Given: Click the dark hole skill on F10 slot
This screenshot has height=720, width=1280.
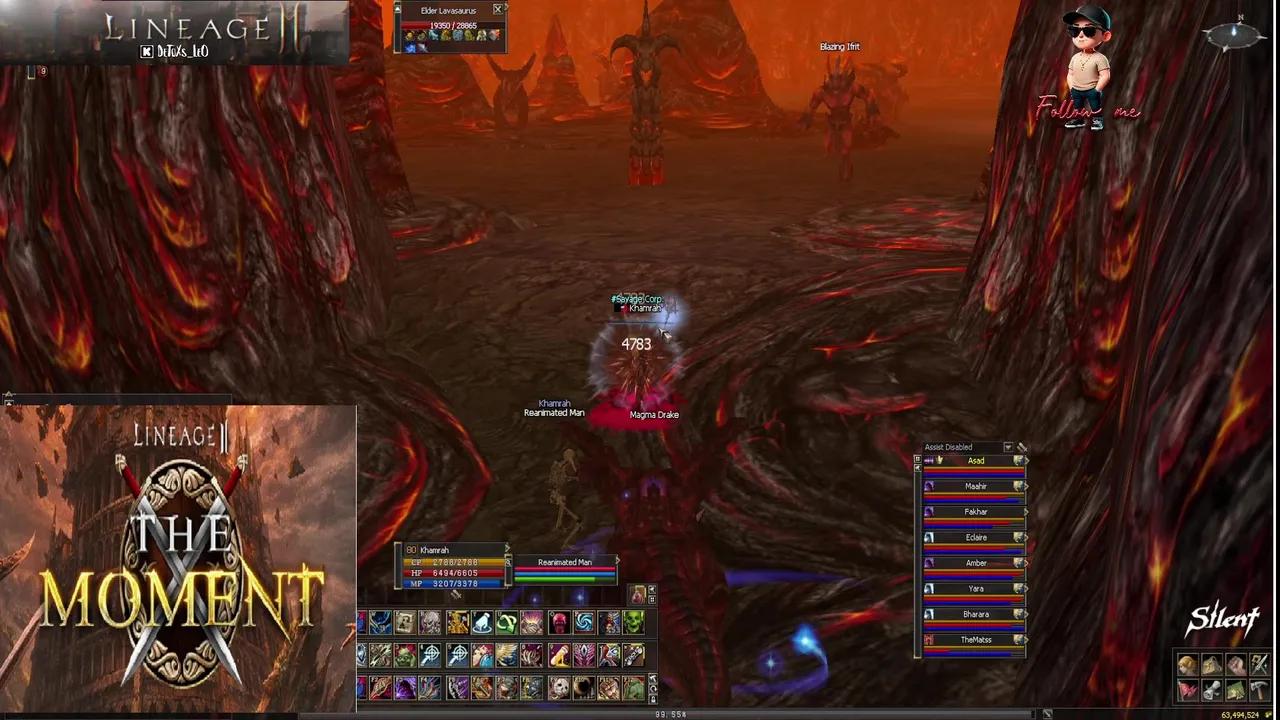Looking at the screenshot, I should (x=584, y=687).
